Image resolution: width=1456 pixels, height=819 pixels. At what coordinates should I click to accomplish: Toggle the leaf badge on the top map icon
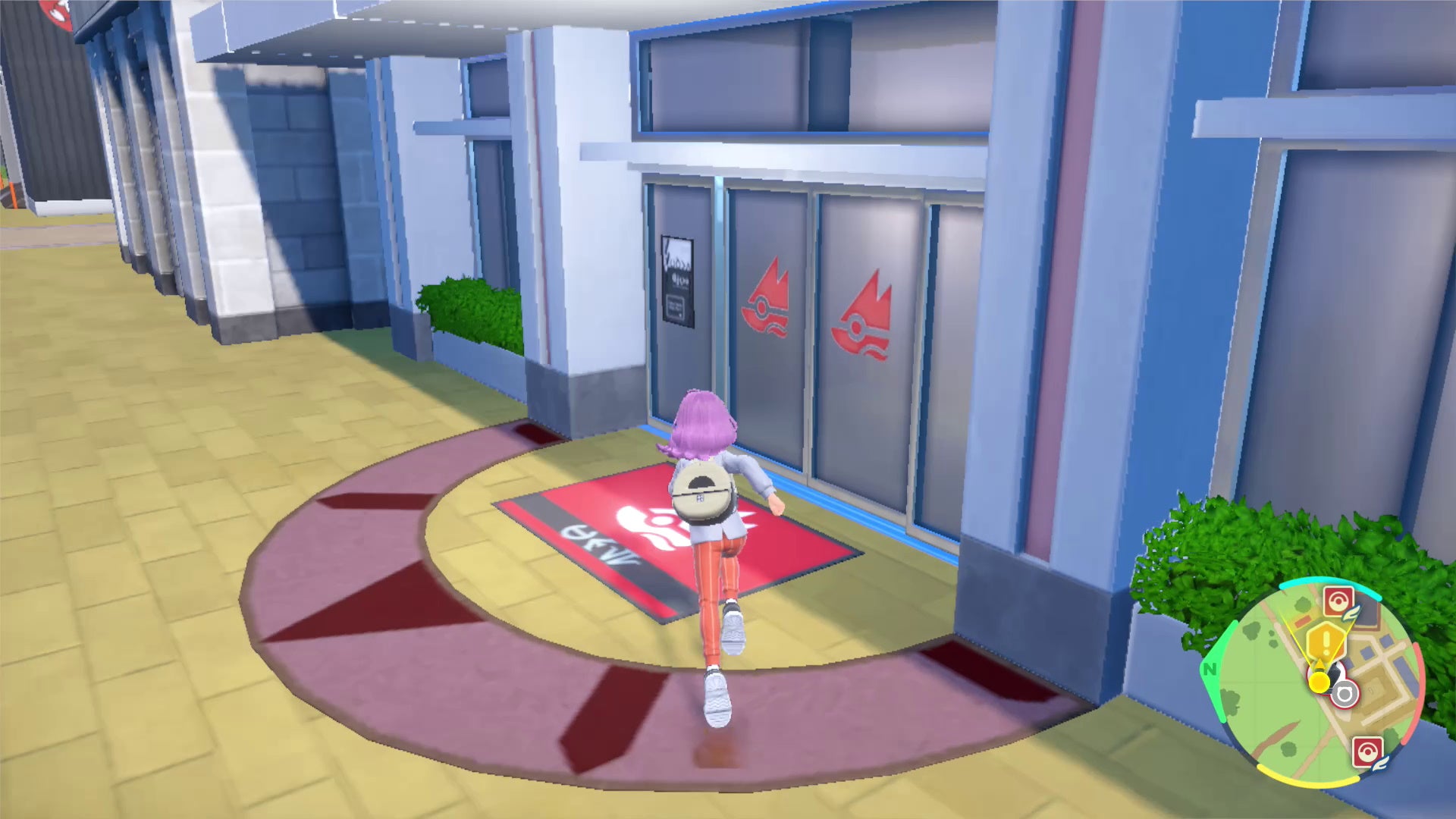click(x=1351, y=612)
